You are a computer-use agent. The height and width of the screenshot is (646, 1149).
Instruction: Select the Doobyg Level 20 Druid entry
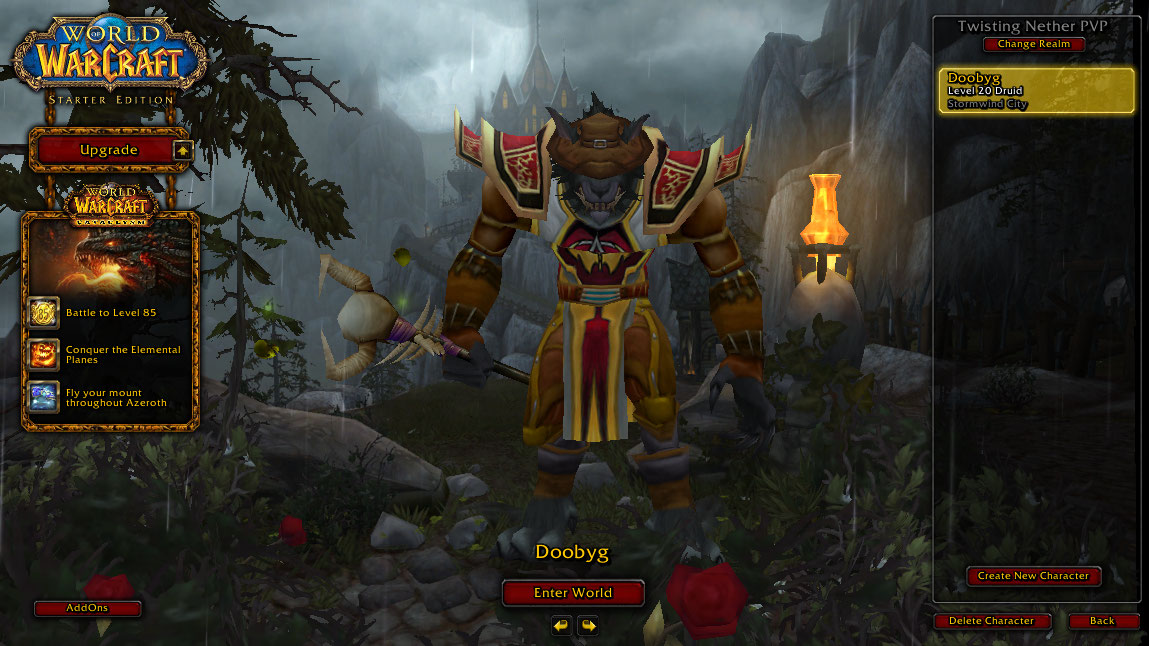(x=1037, y=91)
